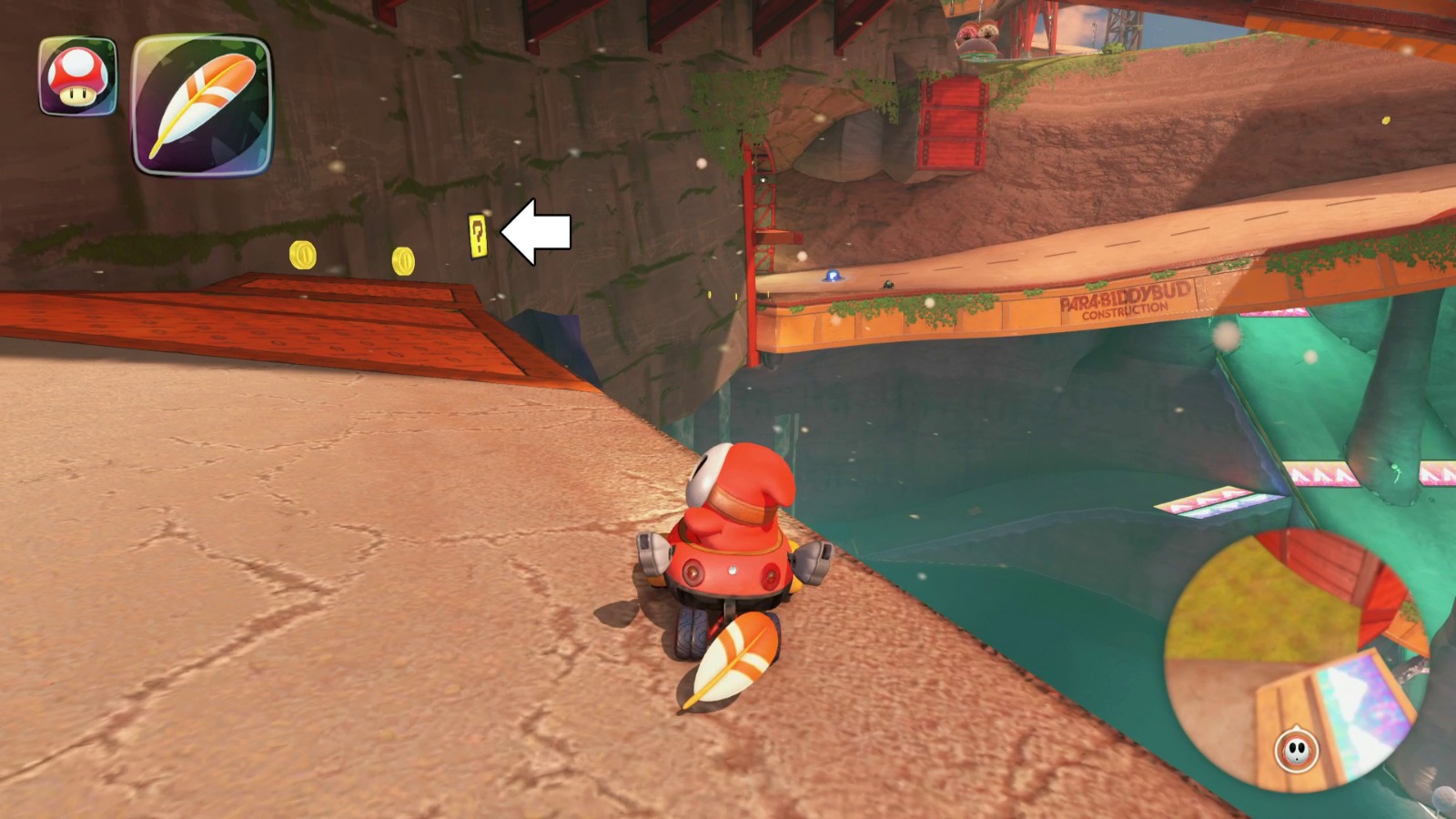This screenshot has width=1456, height=819.
Task: Click the question mark block on the cliff wall
Action: coord(478,235)
